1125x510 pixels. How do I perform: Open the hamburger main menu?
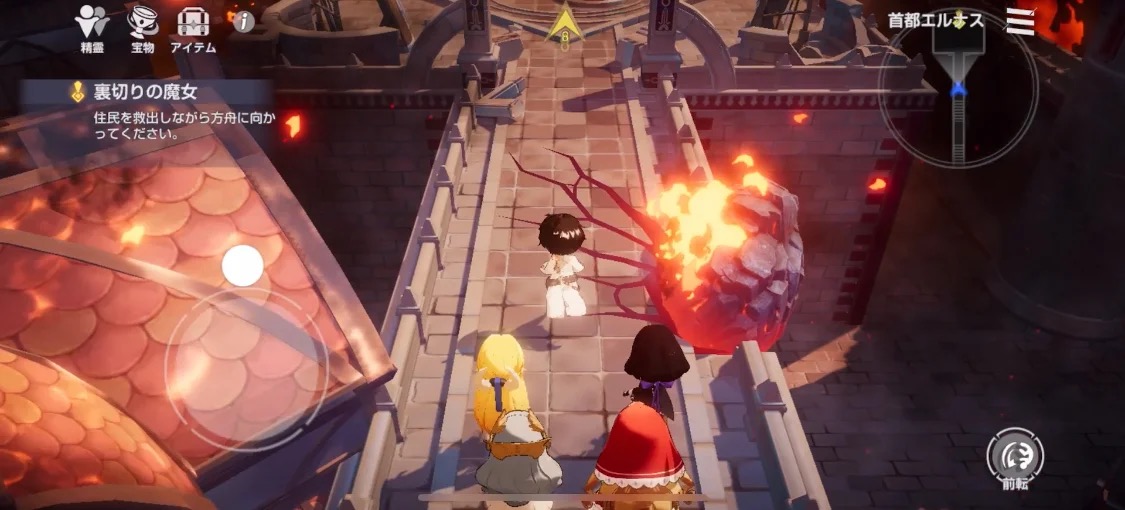(x=1020, y=21)
